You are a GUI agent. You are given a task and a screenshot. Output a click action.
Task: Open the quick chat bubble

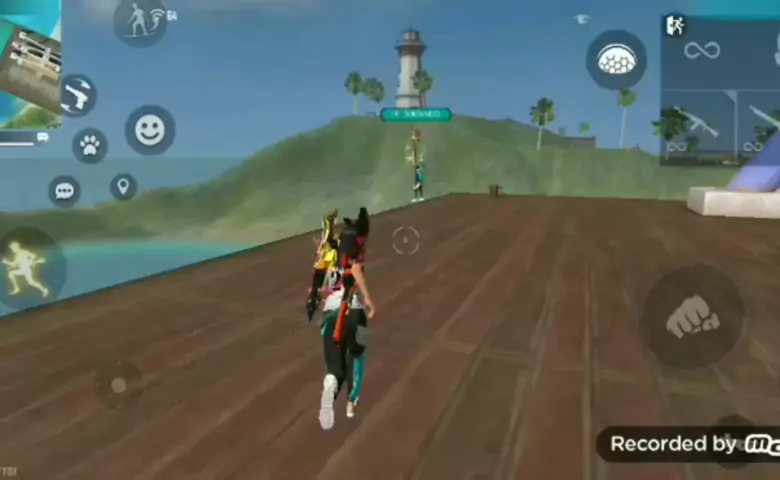[x=65, y=190]
